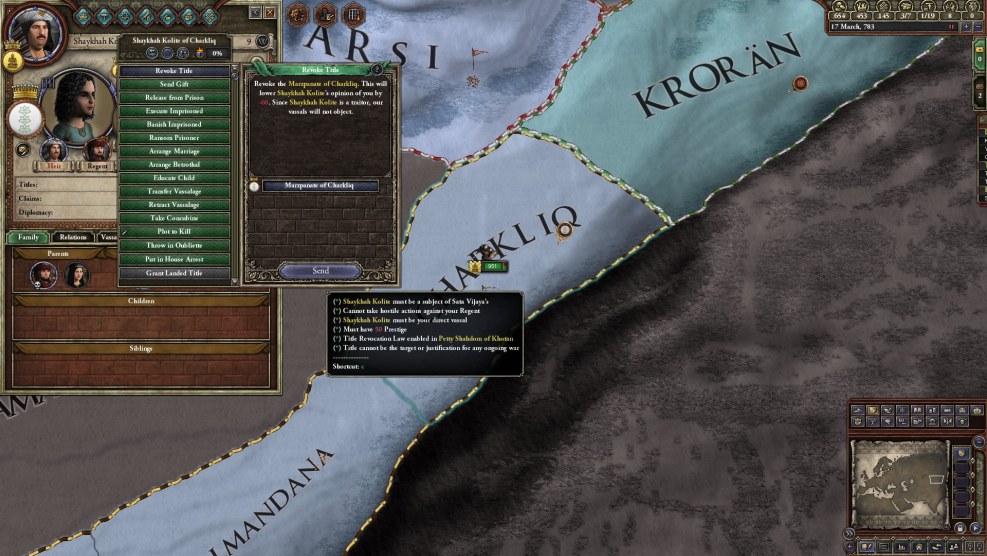Screen dimensions: 987x556
Task: Choose Execute Imprisoned action
Action: pyautogui.click(x=174, y=111)
